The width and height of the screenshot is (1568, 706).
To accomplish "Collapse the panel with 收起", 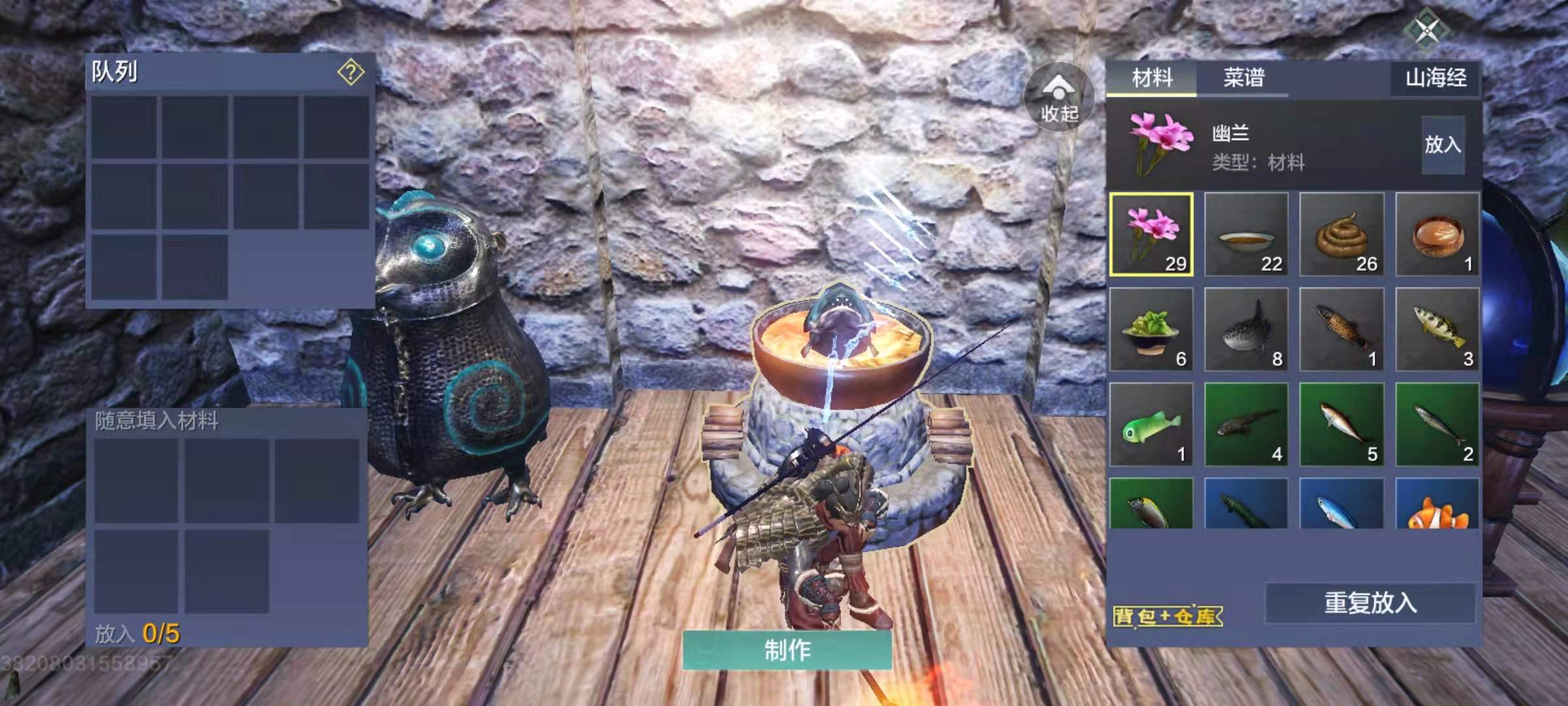I will tap(1059, 98).
